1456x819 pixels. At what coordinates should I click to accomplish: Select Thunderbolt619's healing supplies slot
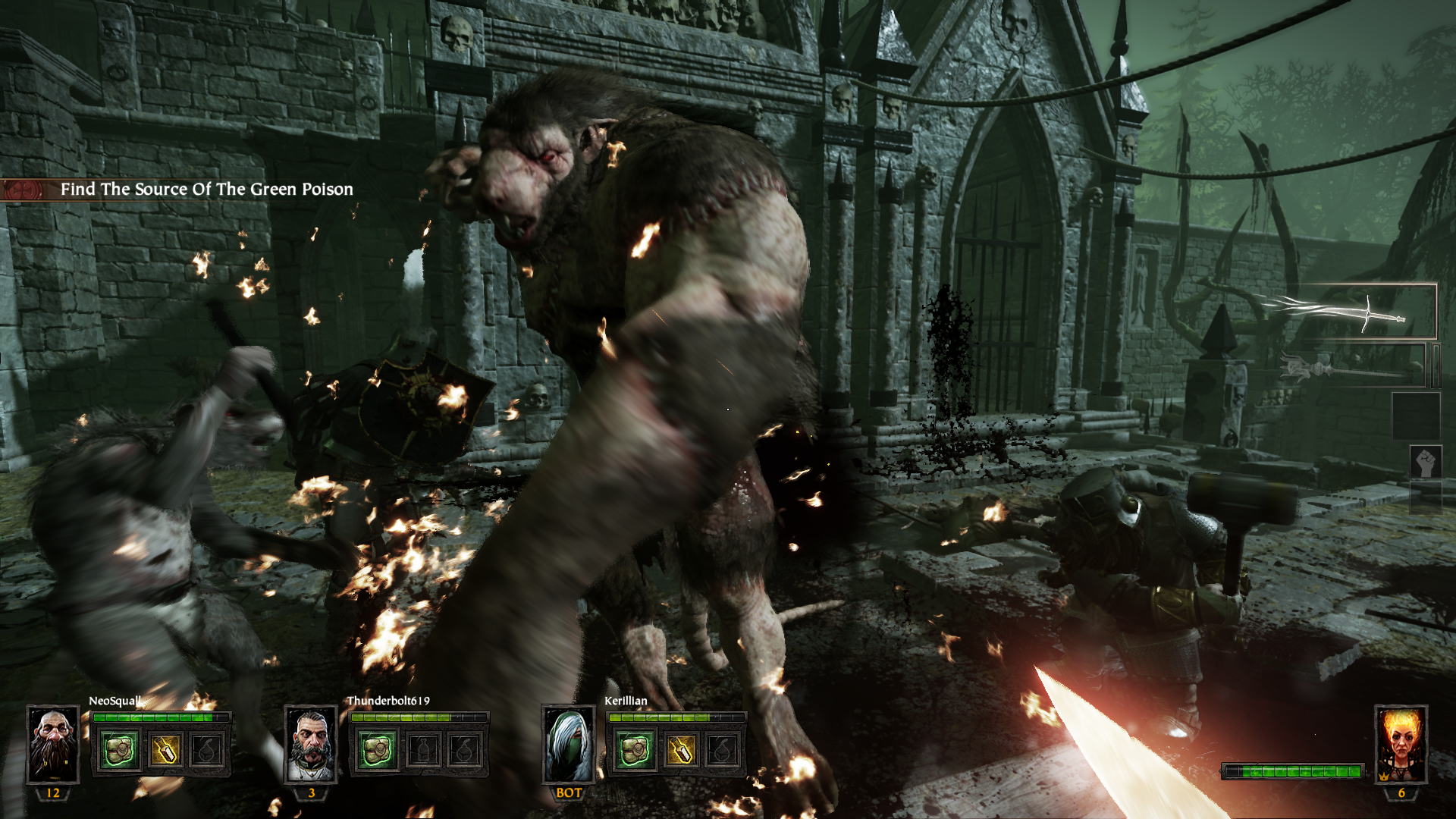(377, 751)
